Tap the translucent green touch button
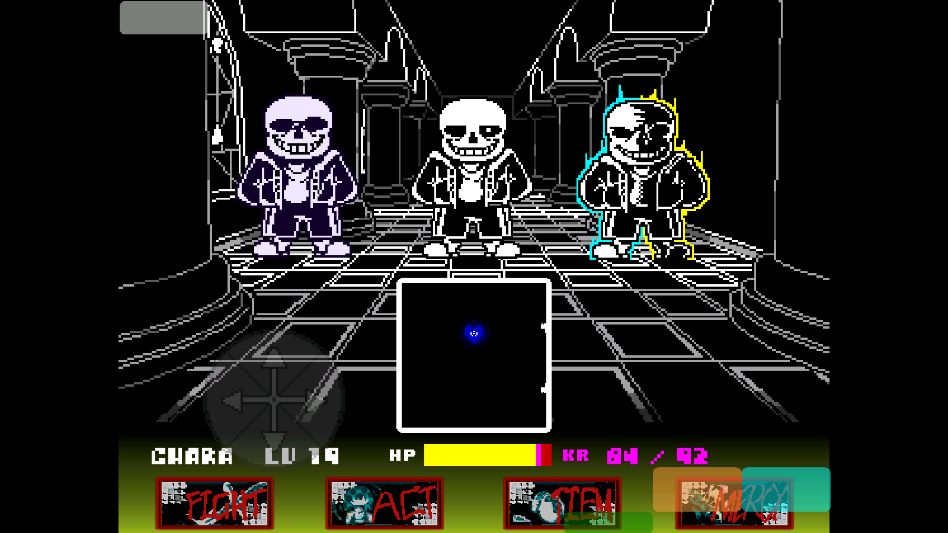Screen dimensions: 948x533 pyautogui.click(x=608, y=522)
